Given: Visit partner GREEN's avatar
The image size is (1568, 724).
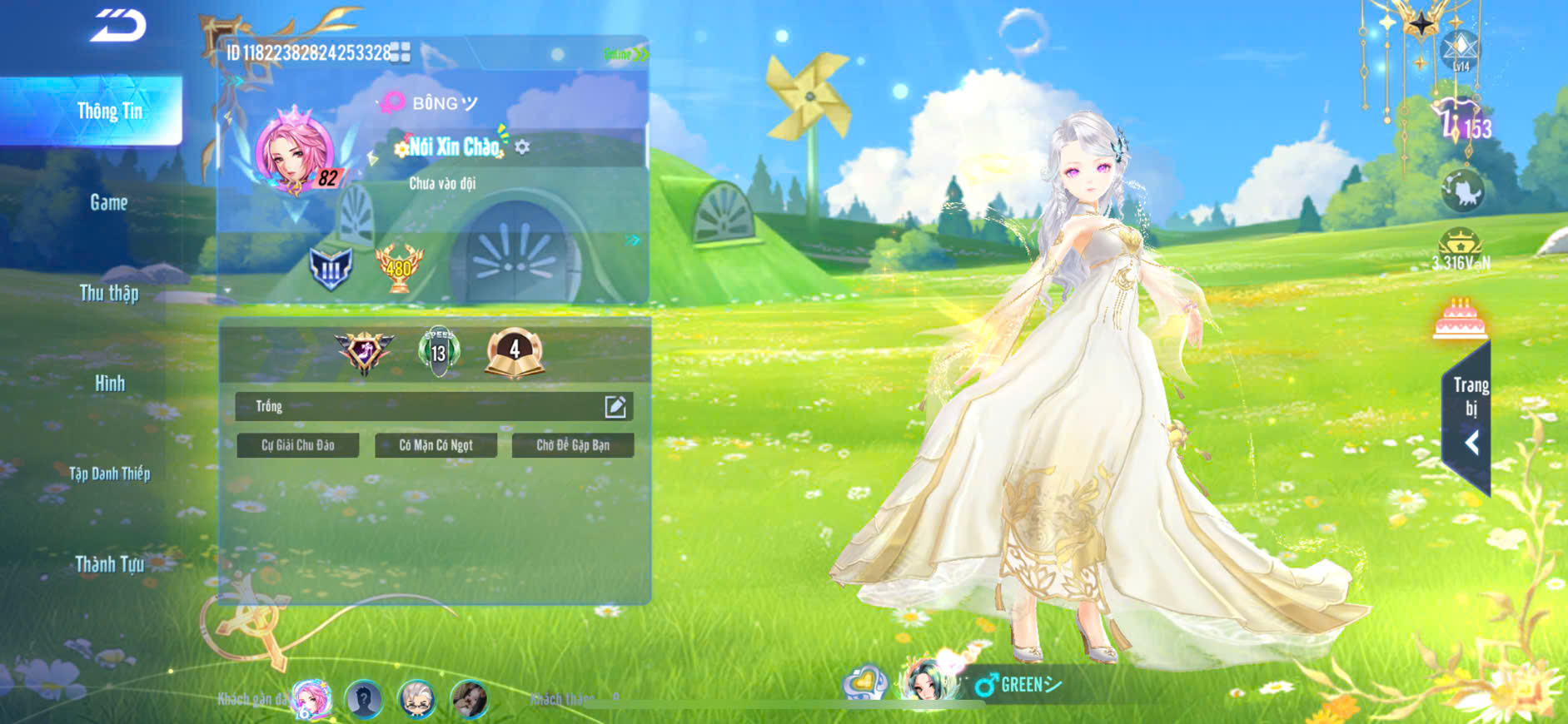Looking at the screenshot, I should tap(924, 682).
